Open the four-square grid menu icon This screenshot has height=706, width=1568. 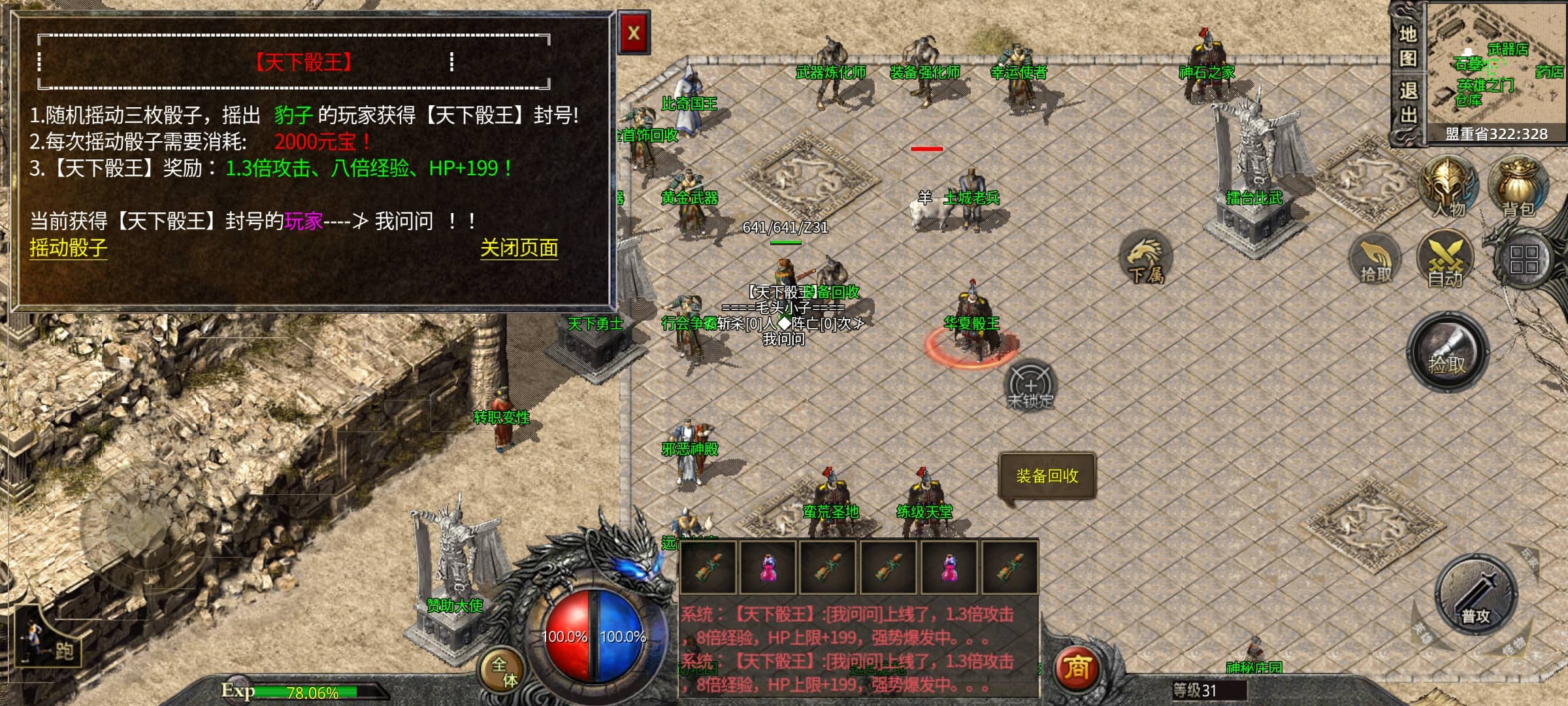(1523, 260)
